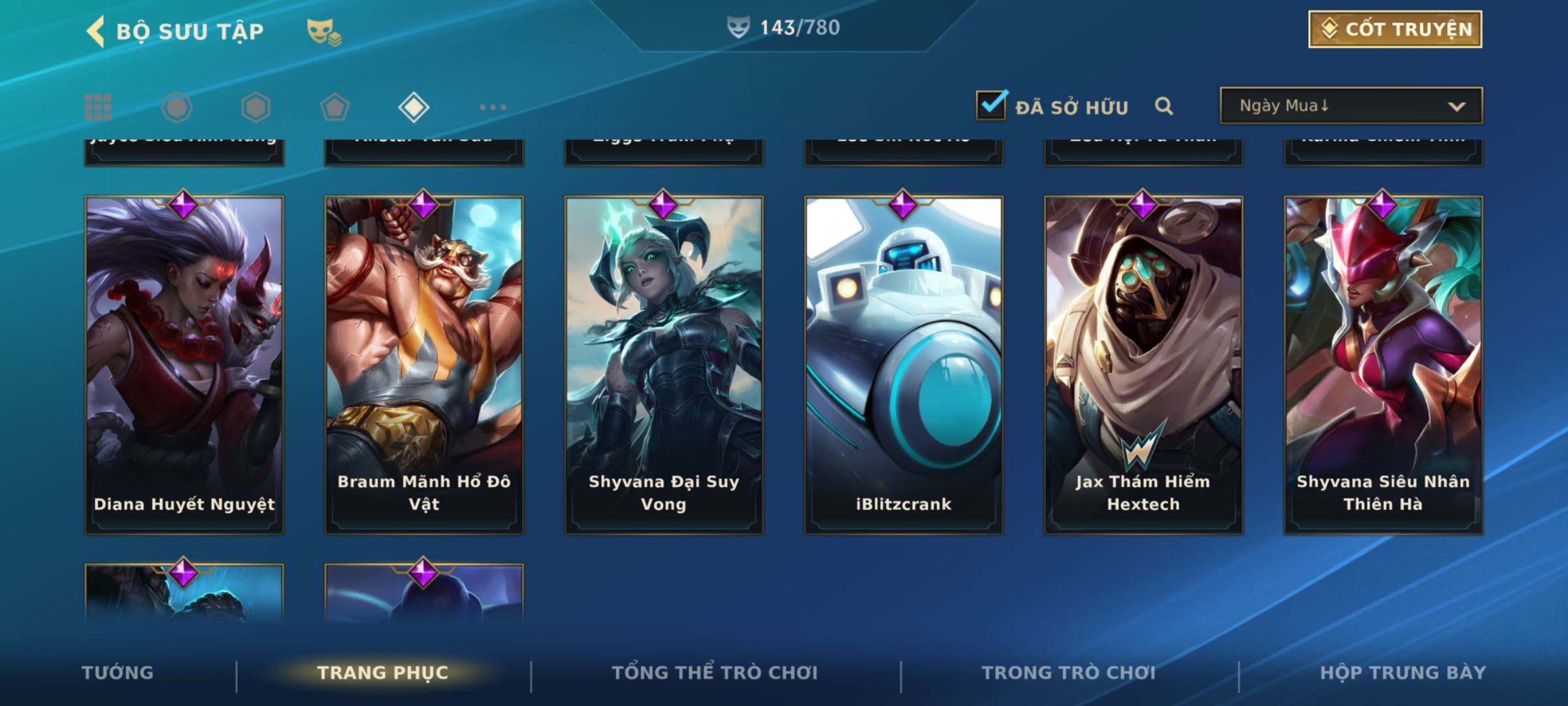The image size is (1568, 706).
Task: Switch to the Tướng tab
Action: click(x=118, y=673)
